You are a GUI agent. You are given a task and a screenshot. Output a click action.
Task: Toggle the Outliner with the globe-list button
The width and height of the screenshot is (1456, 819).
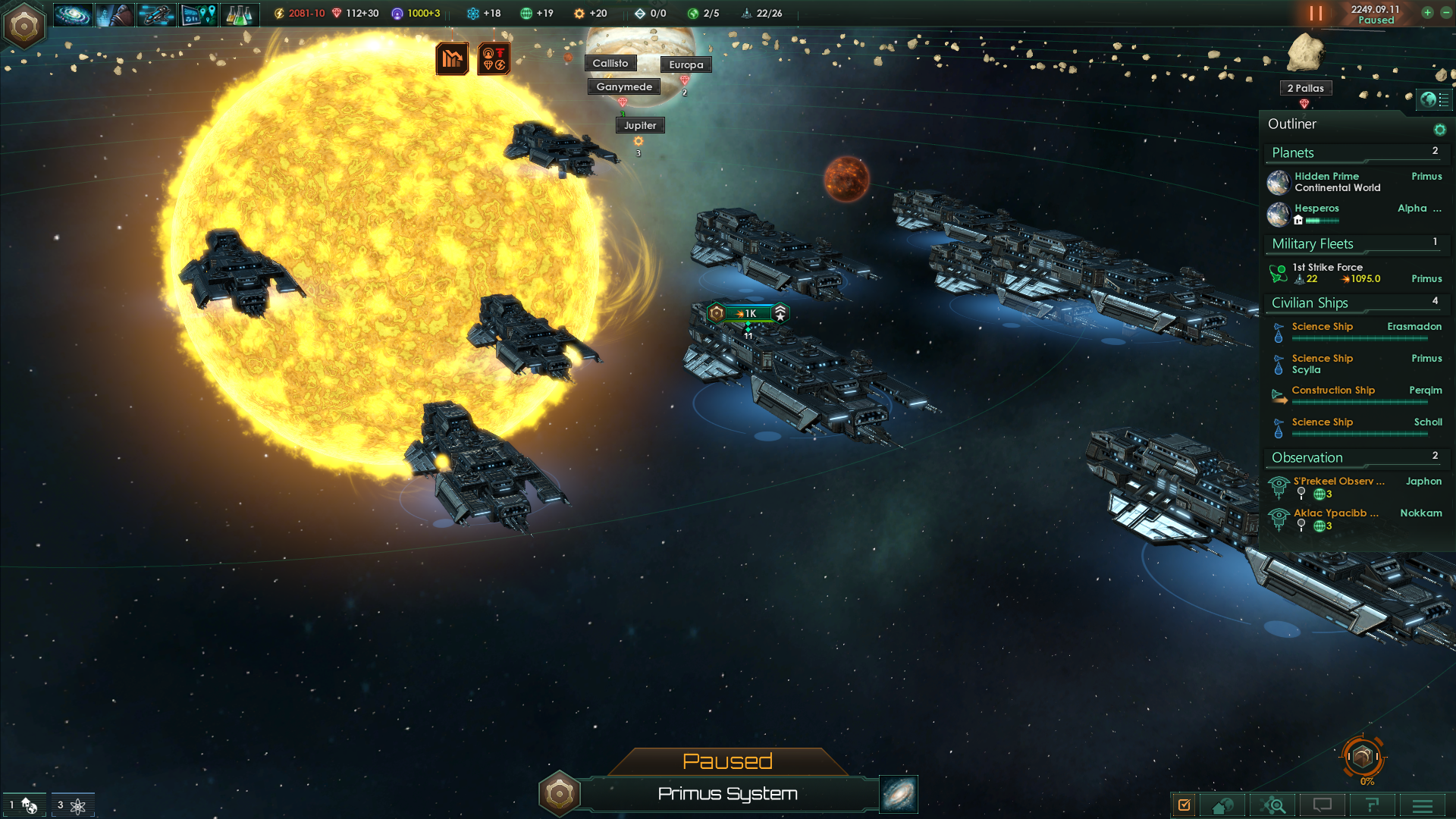pyautogui.click(x=1434, y=99)
